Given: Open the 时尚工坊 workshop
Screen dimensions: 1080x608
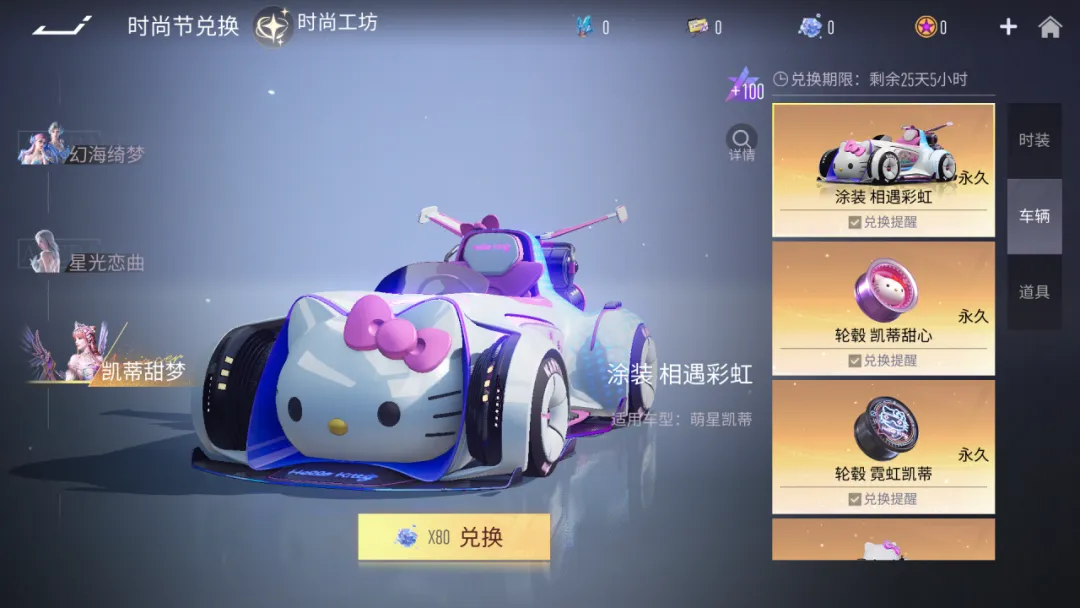Looking at the screenshot, I should pyautogui.click(x=317, y=25).
